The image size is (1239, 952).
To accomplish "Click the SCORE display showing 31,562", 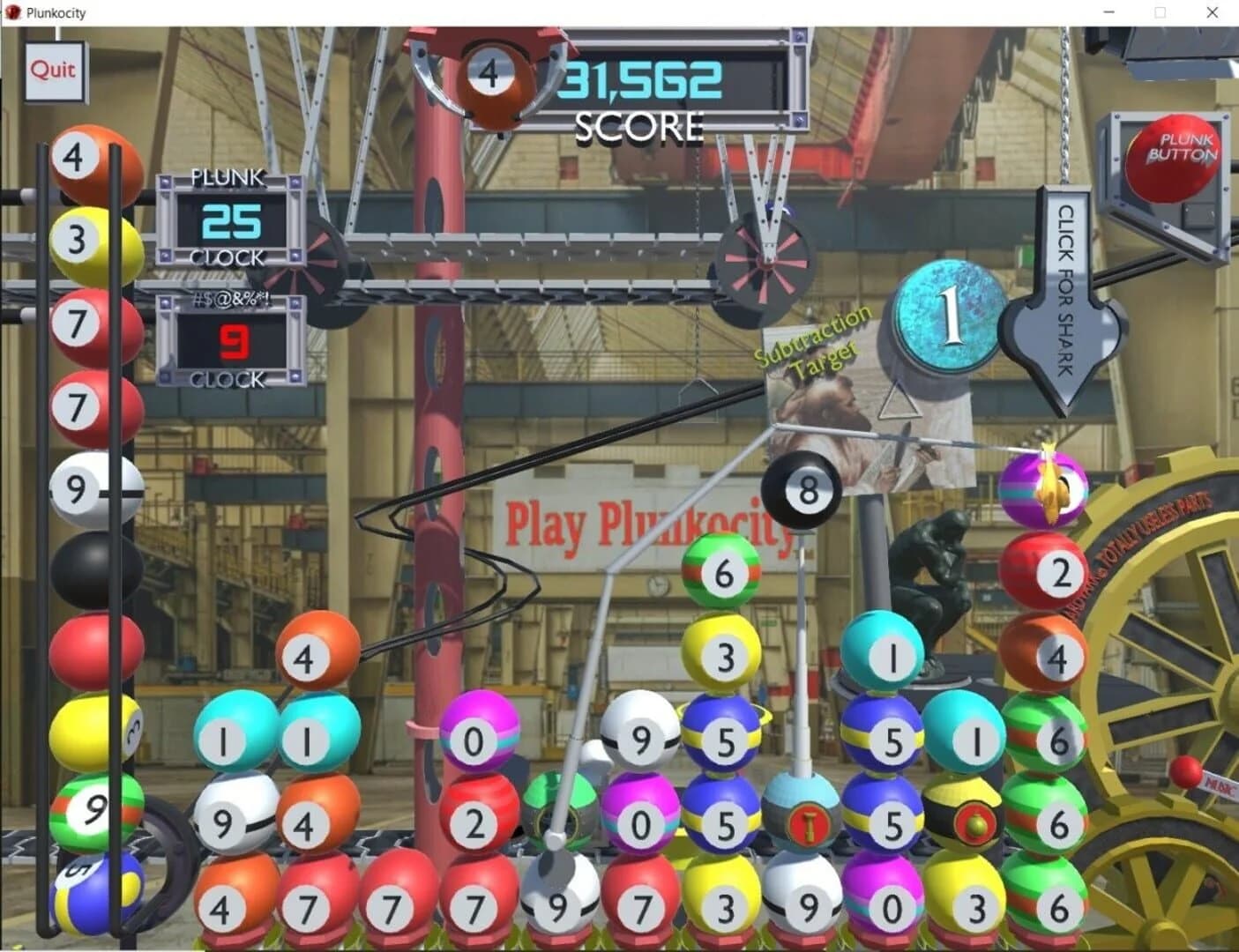I will 641,79.
